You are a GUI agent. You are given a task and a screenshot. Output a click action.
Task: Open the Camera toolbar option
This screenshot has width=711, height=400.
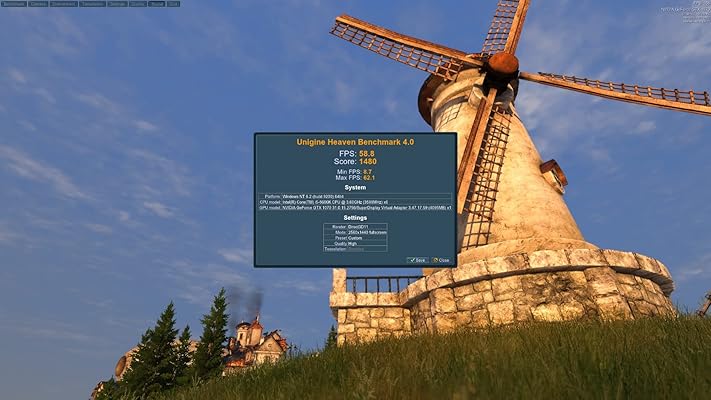[38, 4]
